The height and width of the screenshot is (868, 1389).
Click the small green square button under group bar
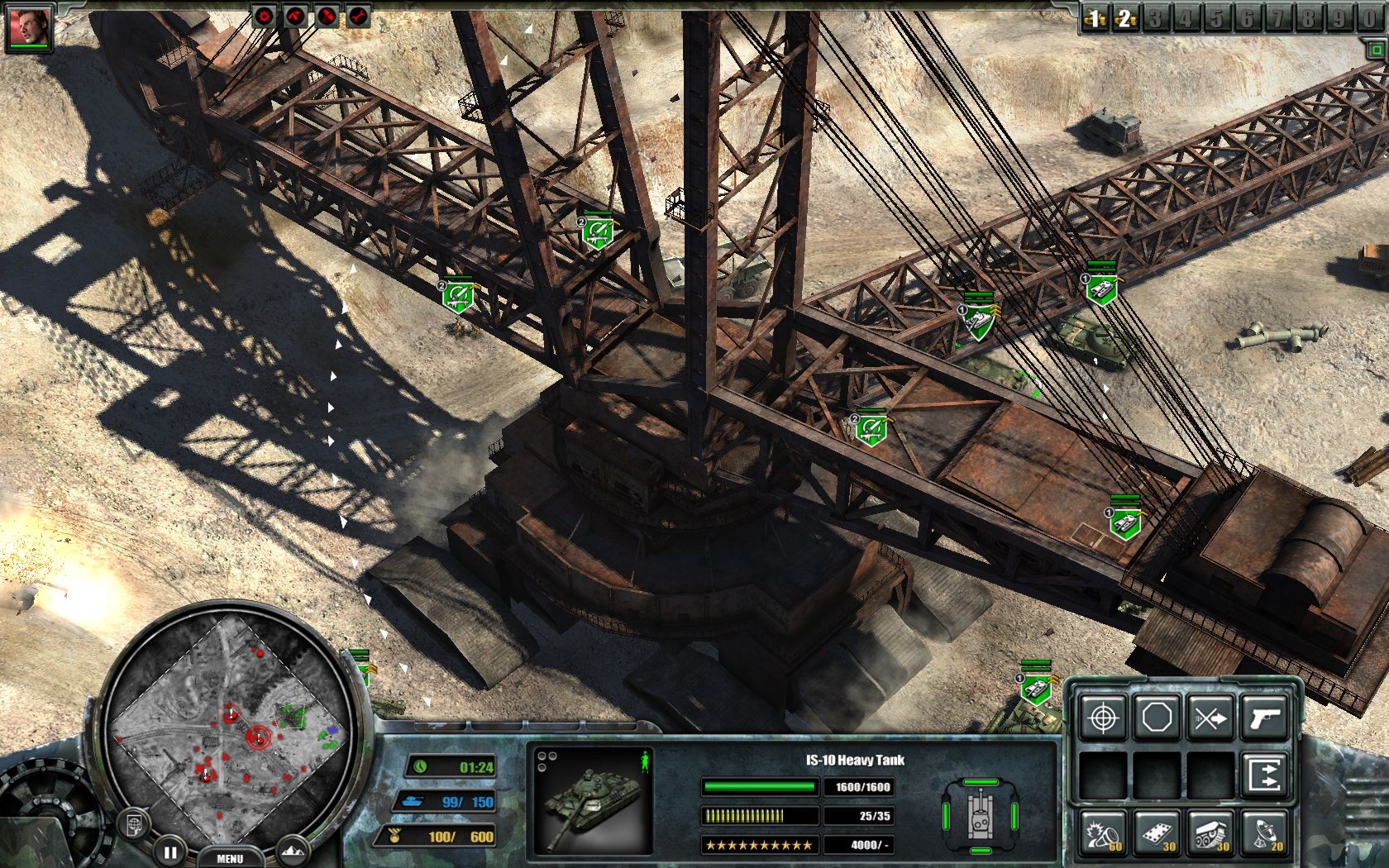click(x=1373, y=50)
